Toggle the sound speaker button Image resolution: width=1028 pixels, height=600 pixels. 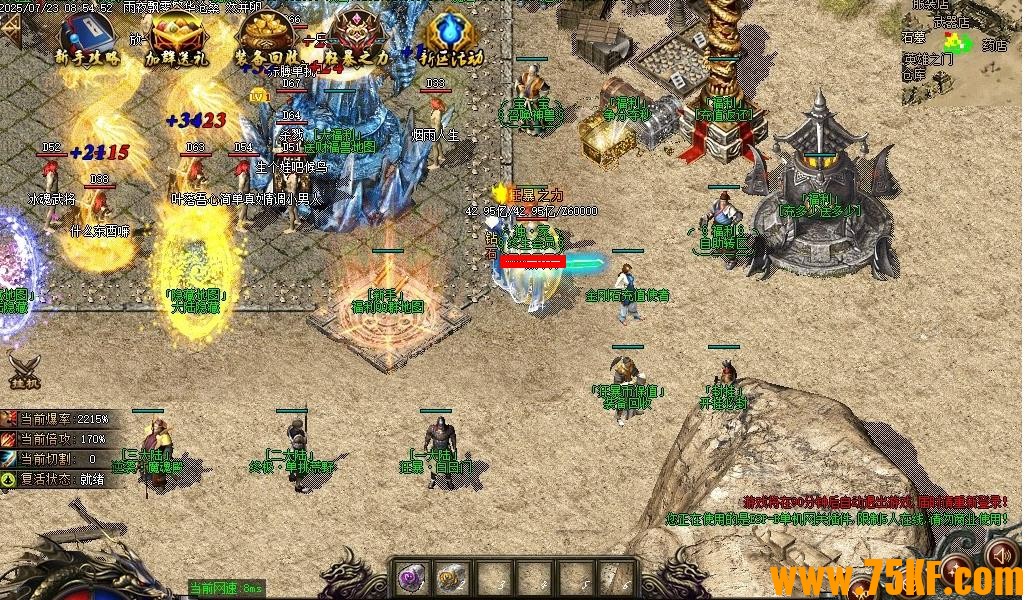point(1001,555)
